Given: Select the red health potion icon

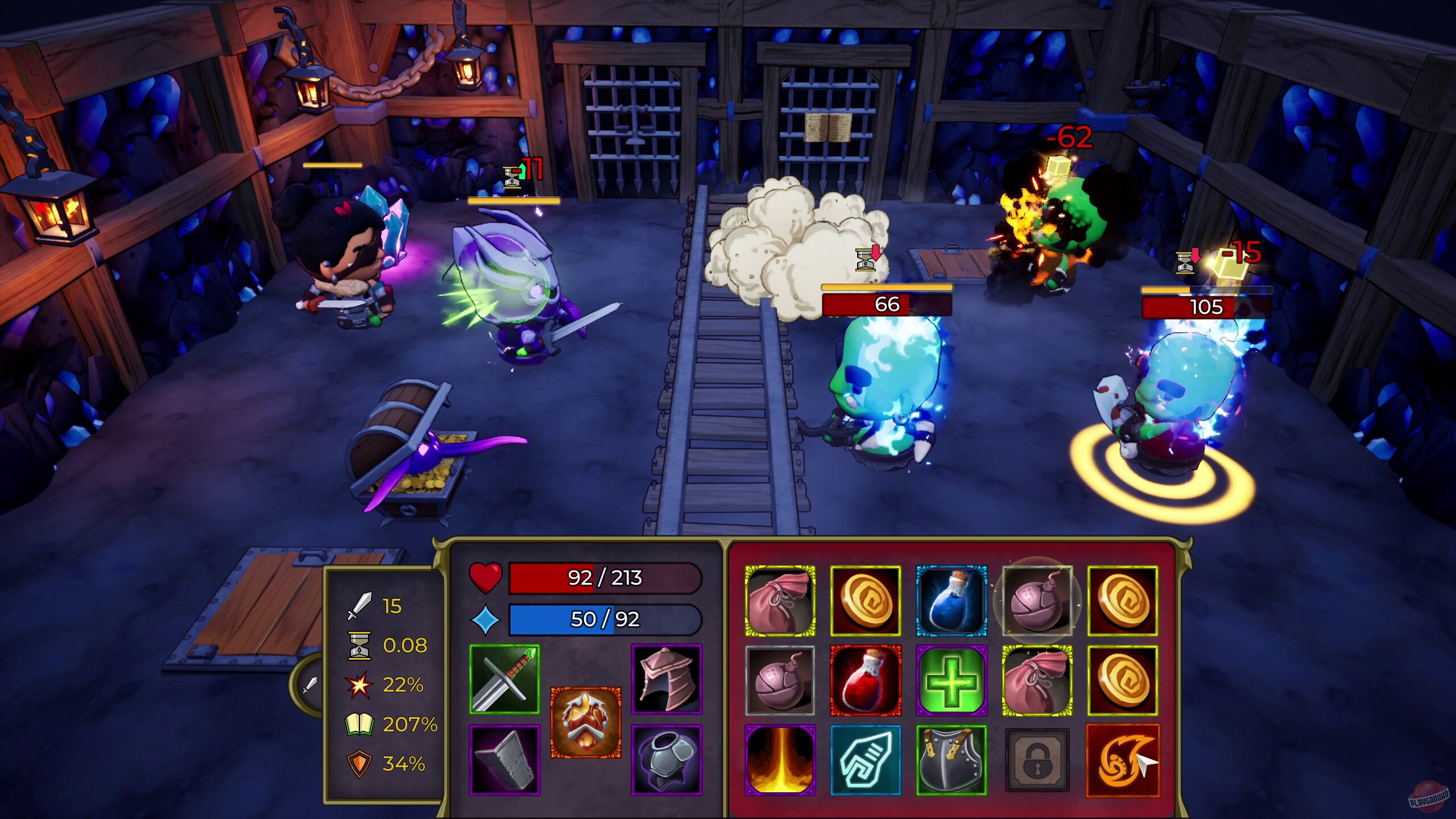Looking at the screenshot, I should click(866, 680).
